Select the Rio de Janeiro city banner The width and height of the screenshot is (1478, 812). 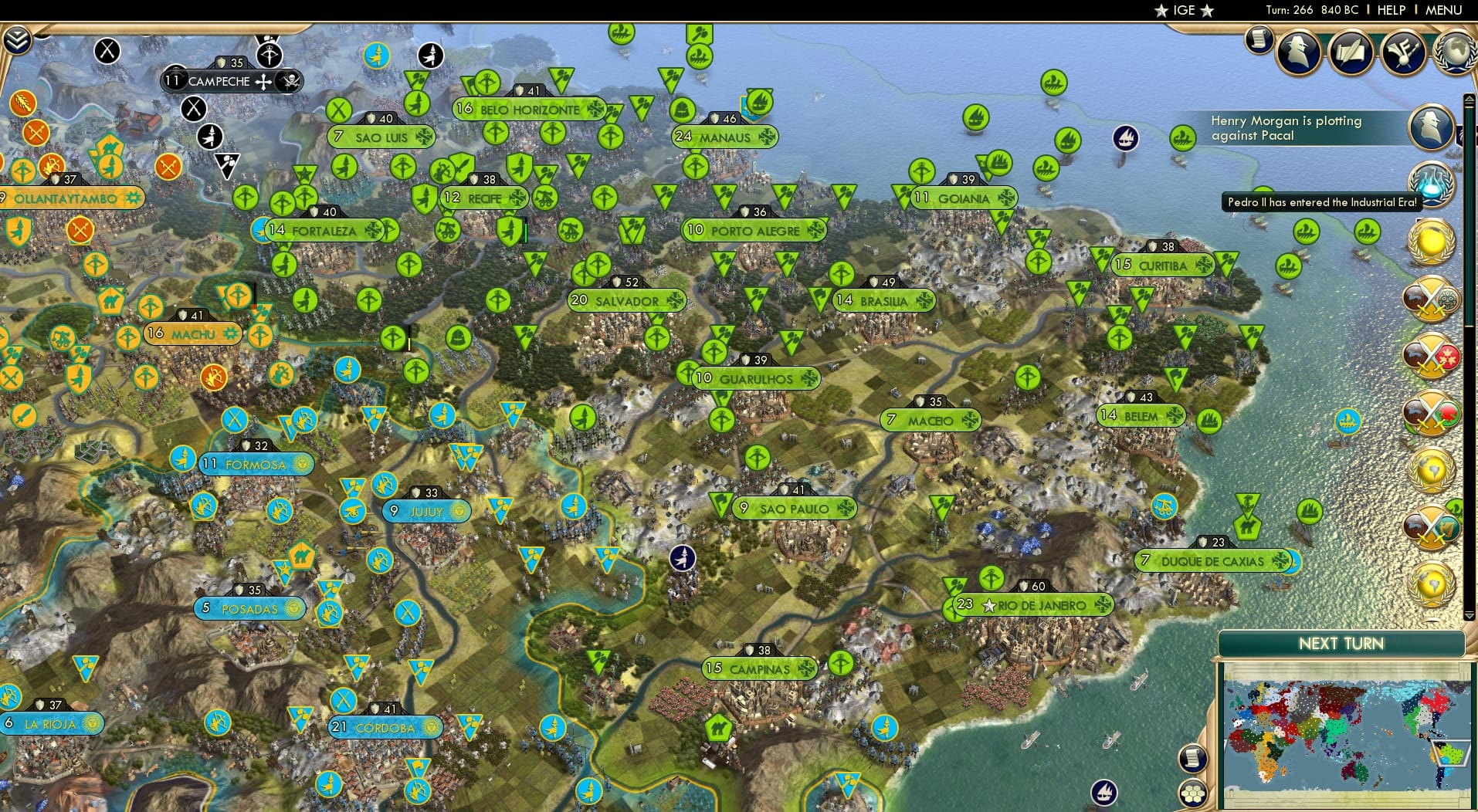(x=1035, y=605)
